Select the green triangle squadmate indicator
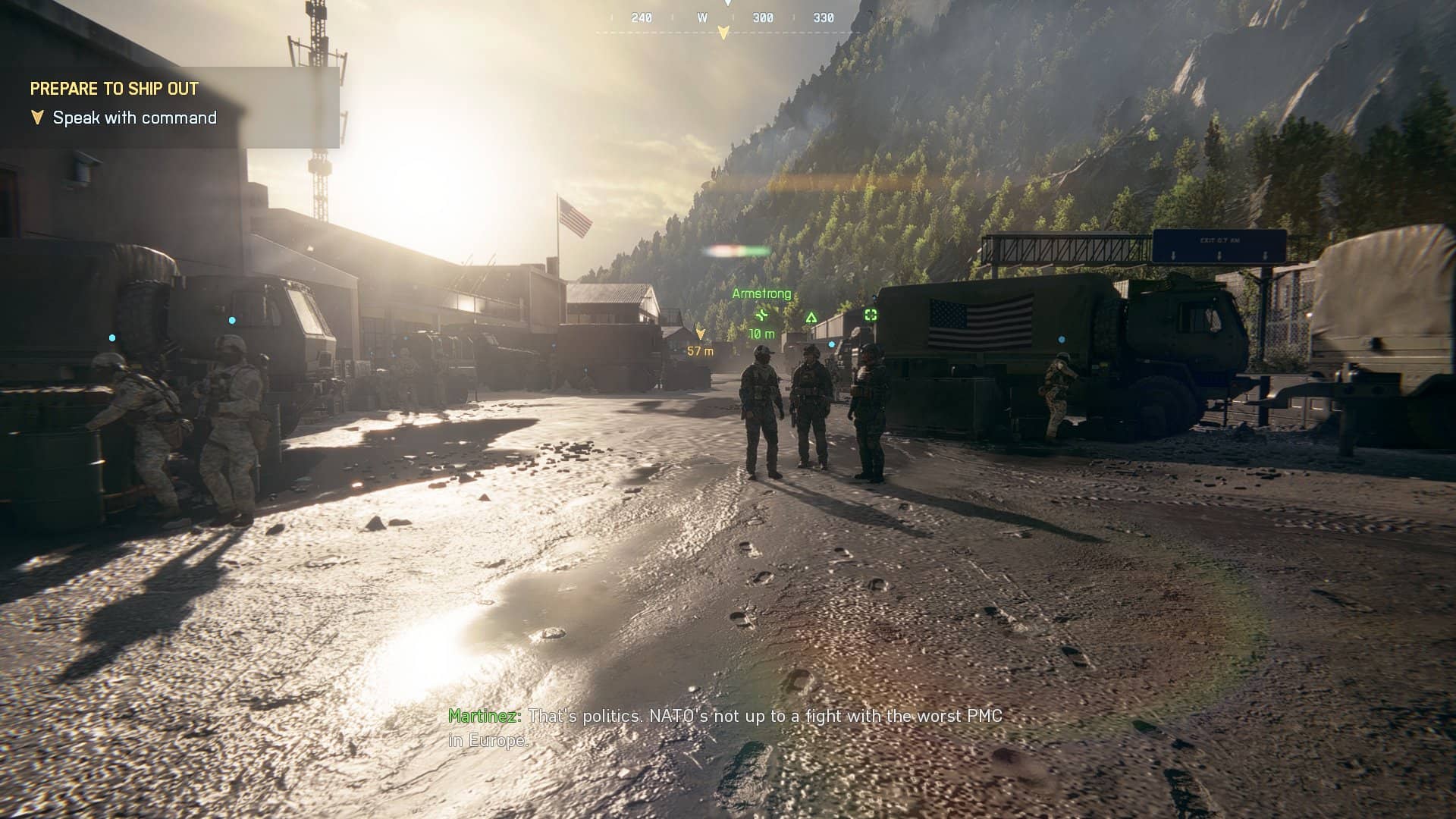This screenshot has width=1456, height=819. pos(811,318)
